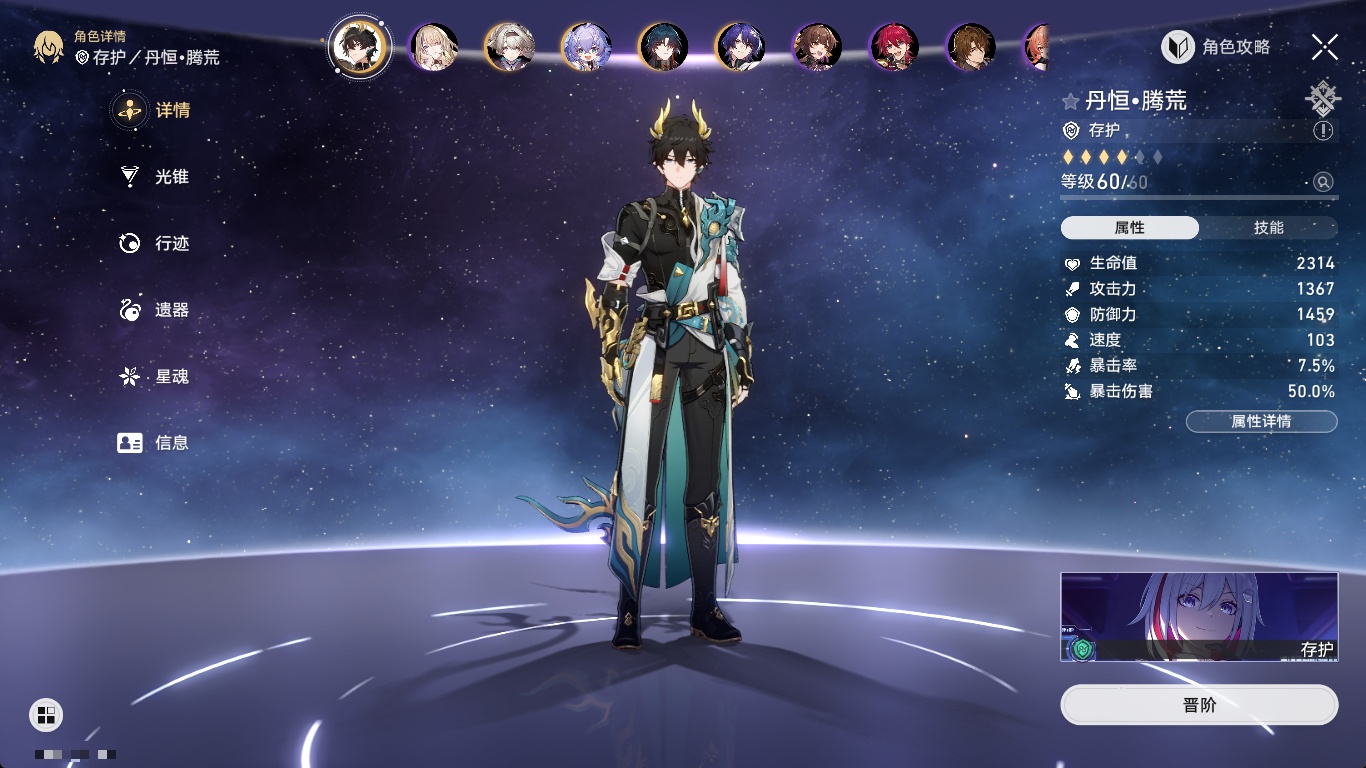Select the blonde character portrait in roster
The height and width of the screenshot is (768, 1366).
(x=433, y=47)
